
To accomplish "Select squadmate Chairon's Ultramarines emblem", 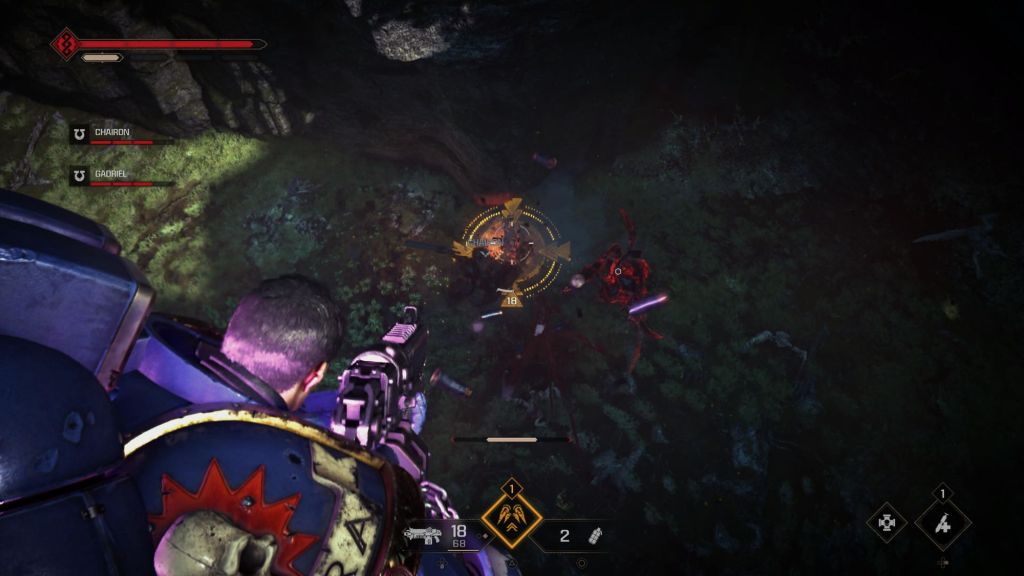I will [79, 133].
